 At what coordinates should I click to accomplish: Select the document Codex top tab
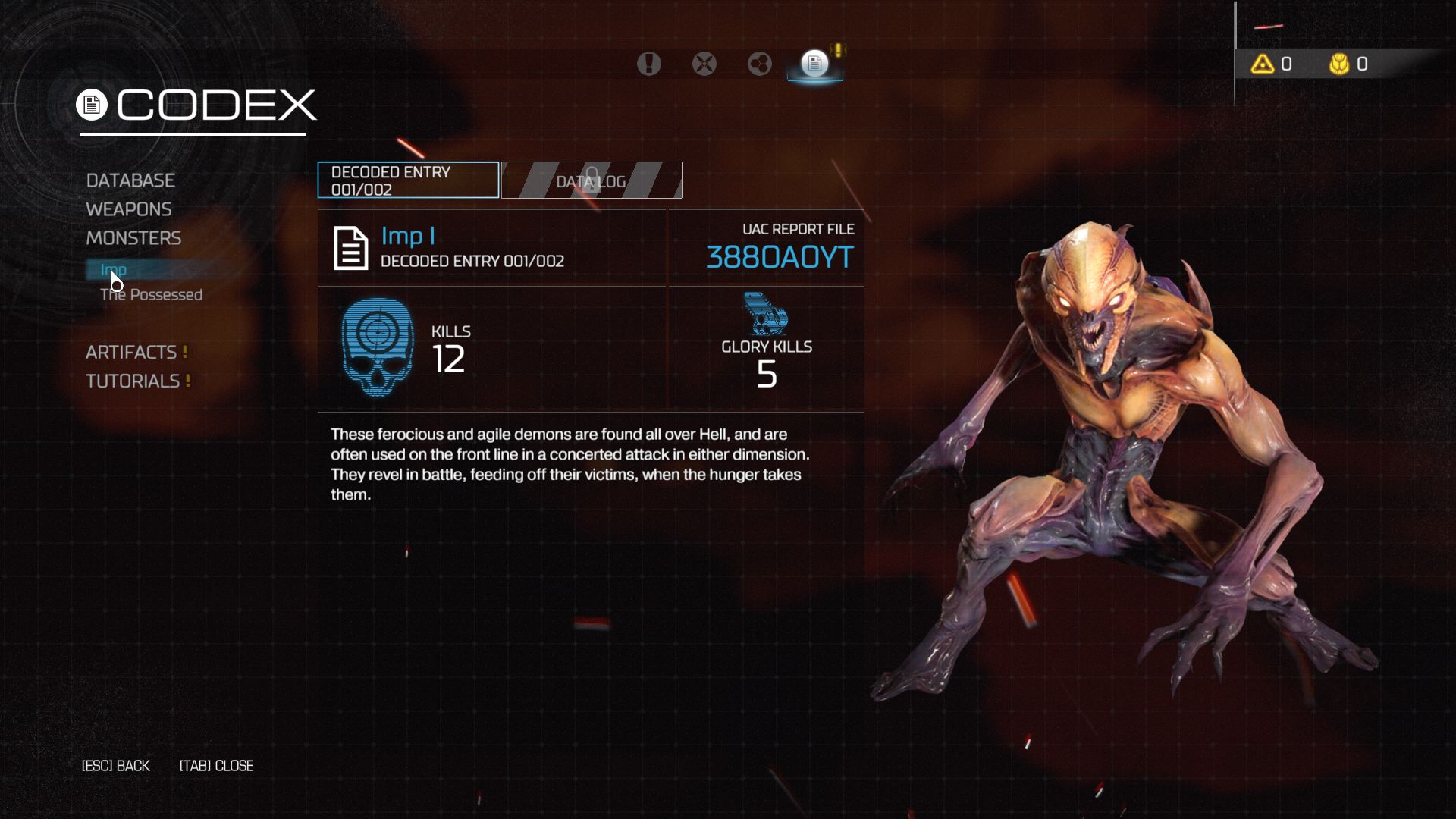click(814, 64)
